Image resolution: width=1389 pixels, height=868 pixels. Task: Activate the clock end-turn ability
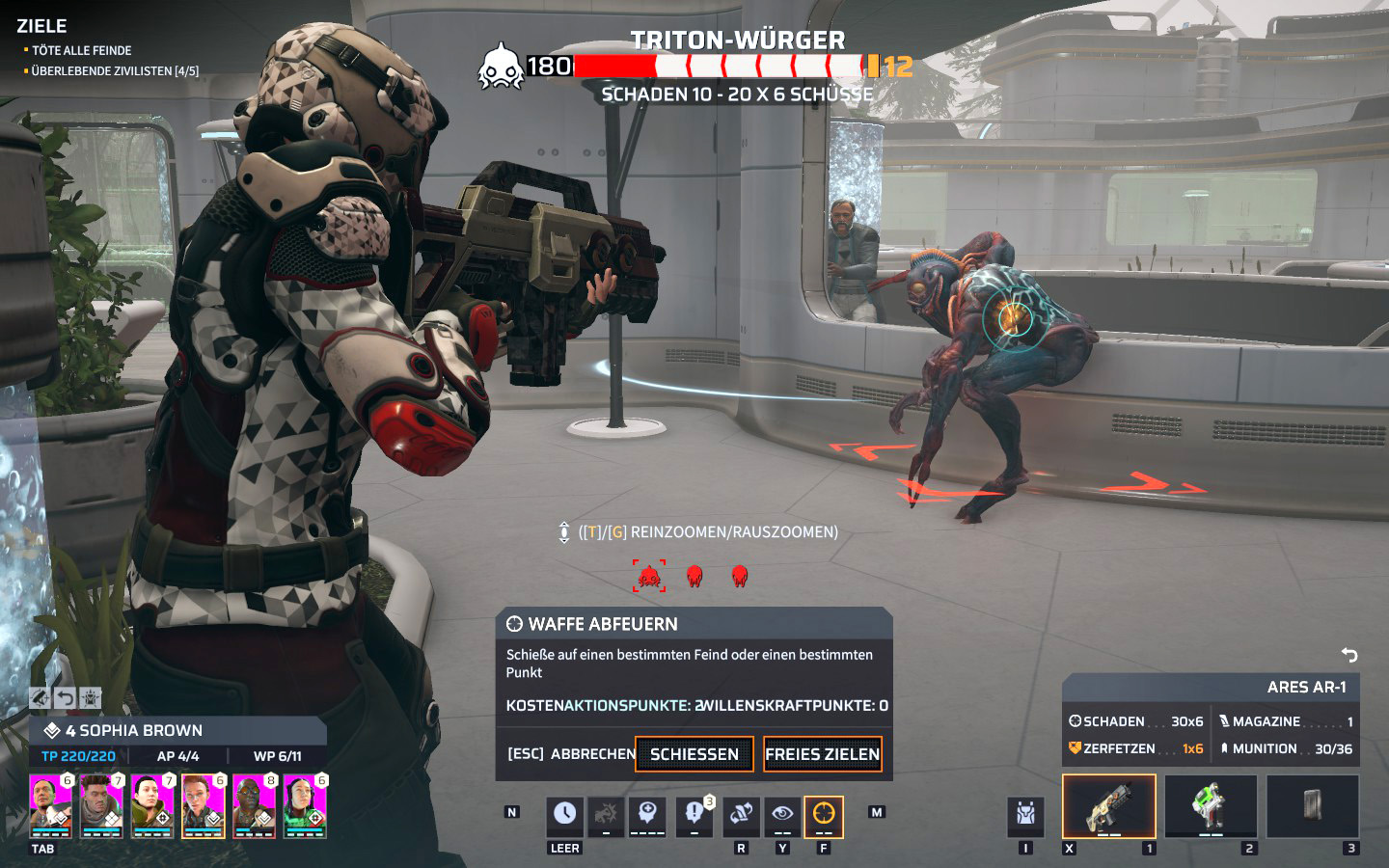pos(564,816)
